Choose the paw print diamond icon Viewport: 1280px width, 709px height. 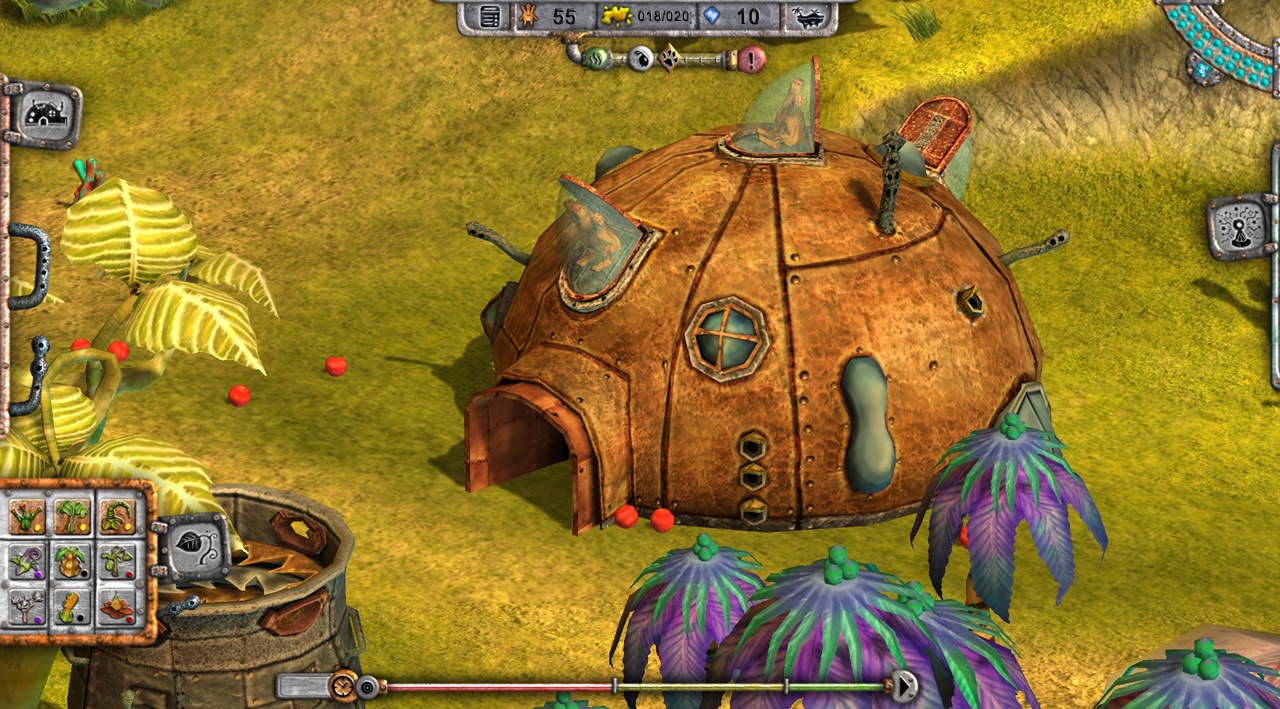[x=669, y=59]
